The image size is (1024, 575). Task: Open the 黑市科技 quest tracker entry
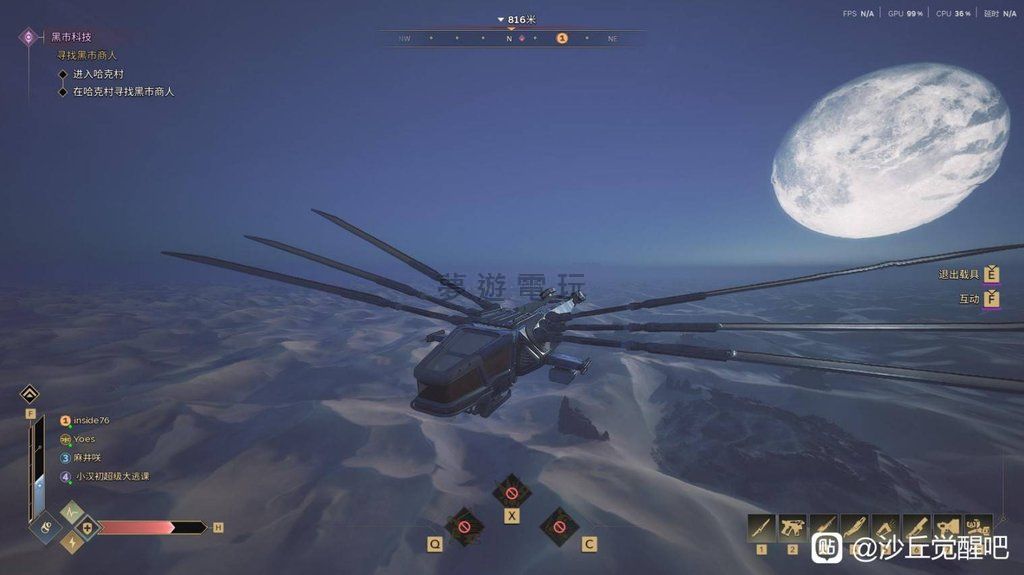tap(70, 37)
